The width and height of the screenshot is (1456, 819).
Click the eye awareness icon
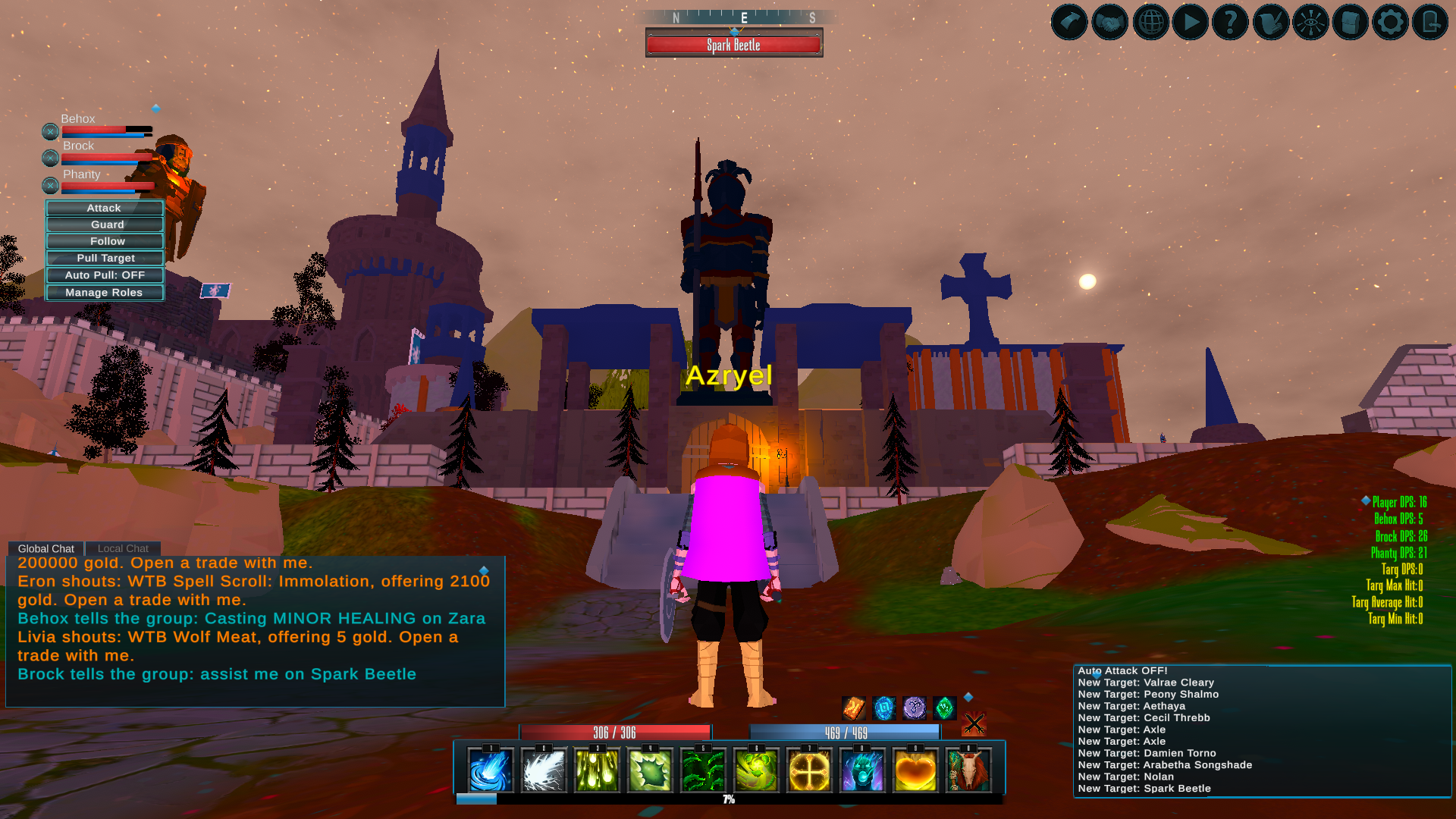click(1312, 21)
